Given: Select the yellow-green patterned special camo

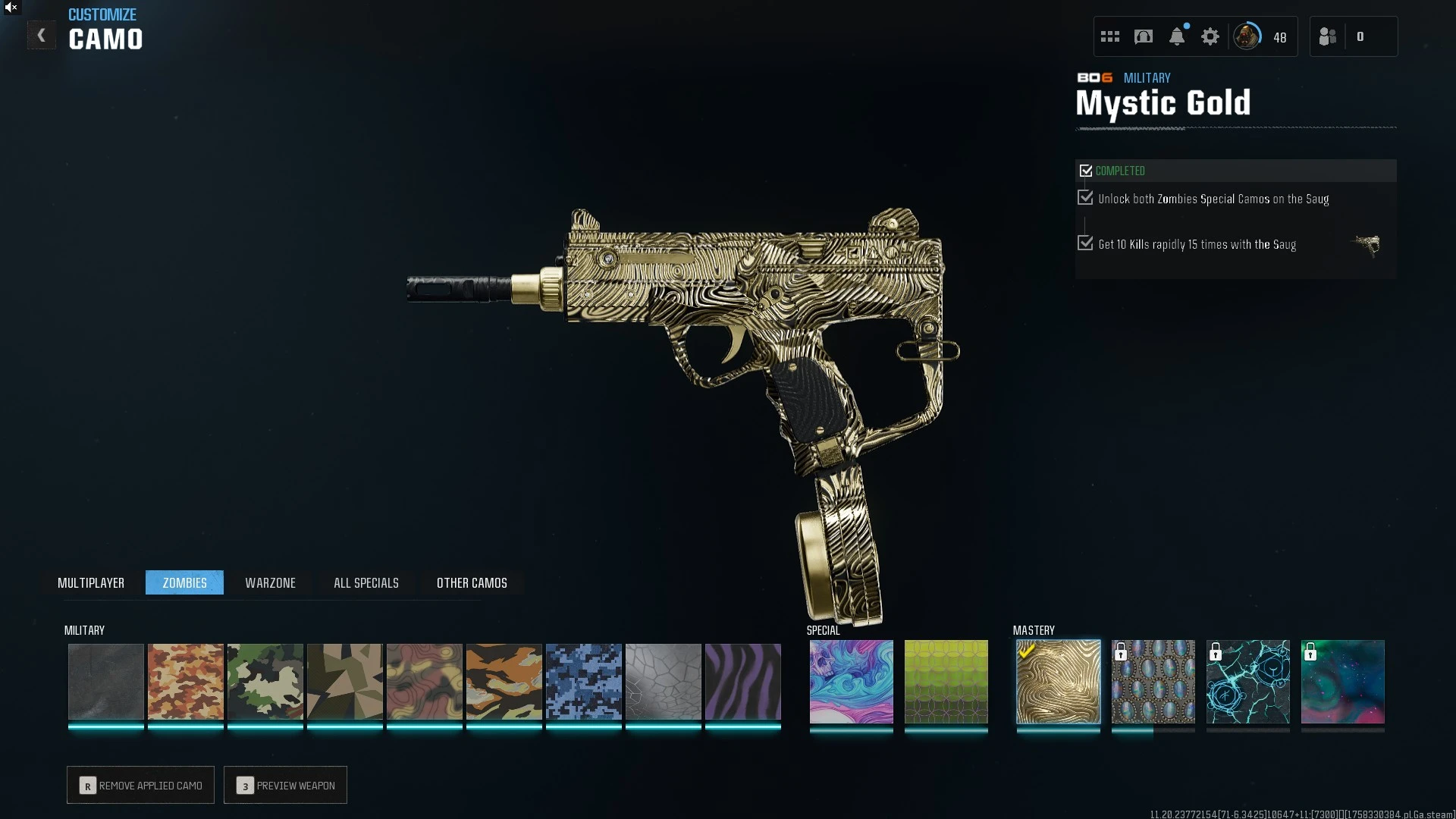Looking at the screenshot, I should [946, 681].
